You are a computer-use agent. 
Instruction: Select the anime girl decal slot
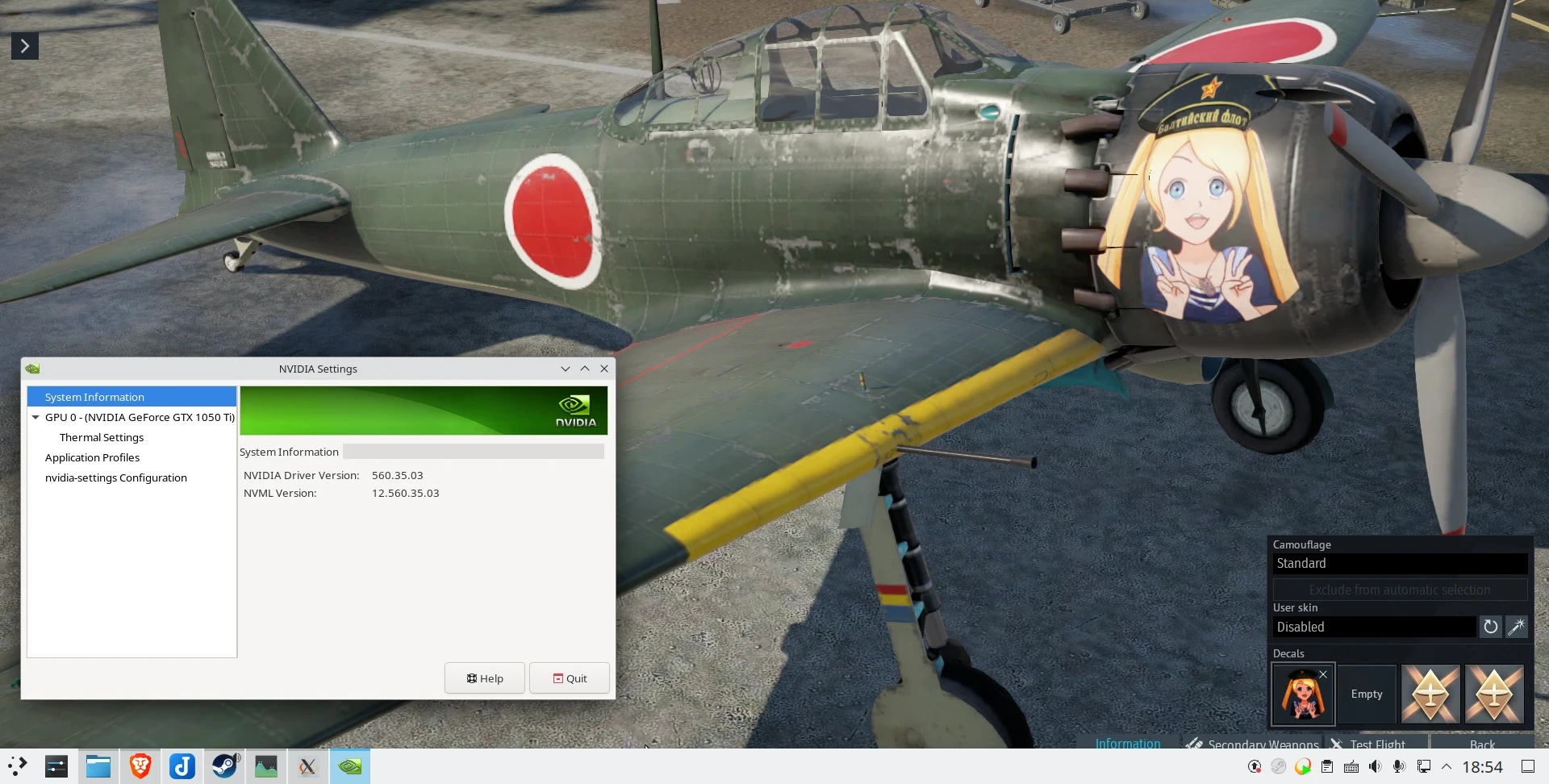pos(1302,695)
